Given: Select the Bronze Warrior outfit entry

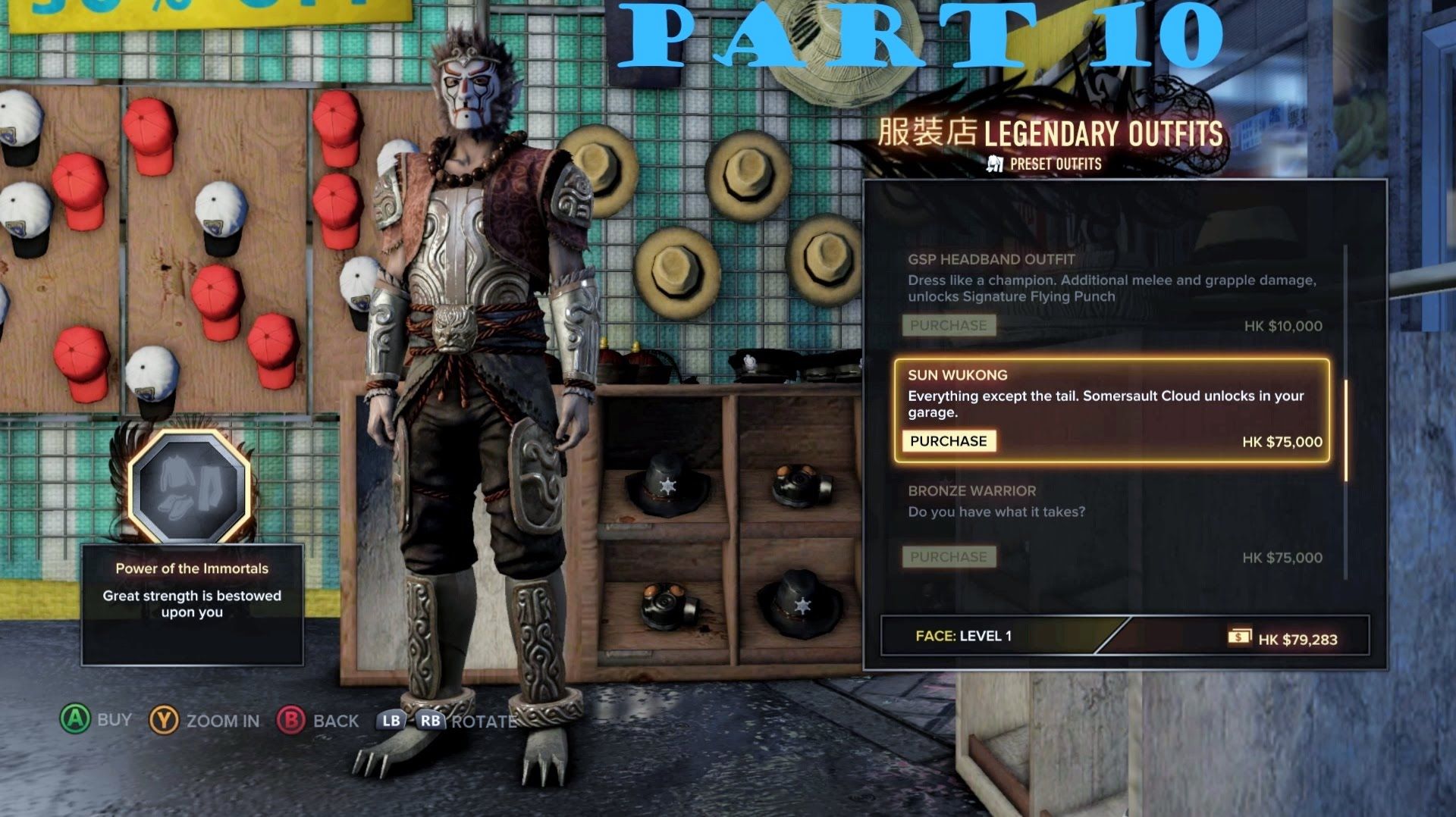Looking at the screenshot, I should [1111, 502].
